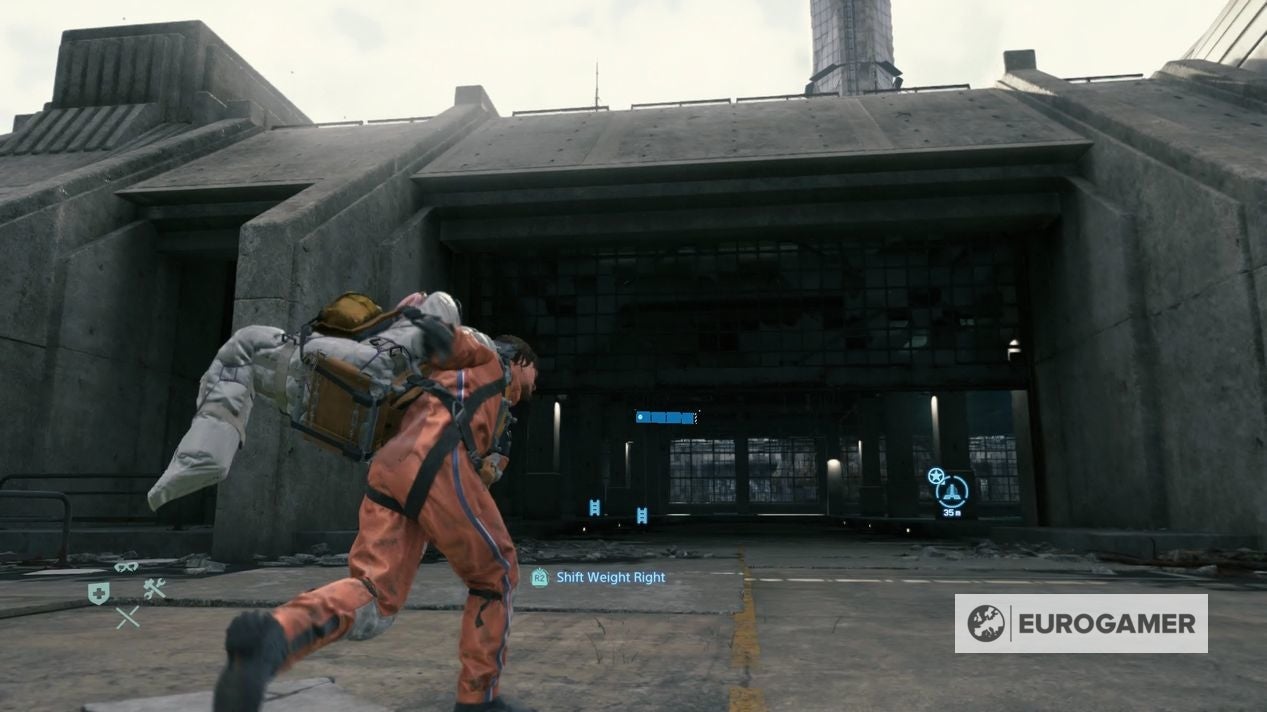Select the 35 m delivery destination marker
The height and width of the screenshot is (712, 1267).
tap(952, 491)
